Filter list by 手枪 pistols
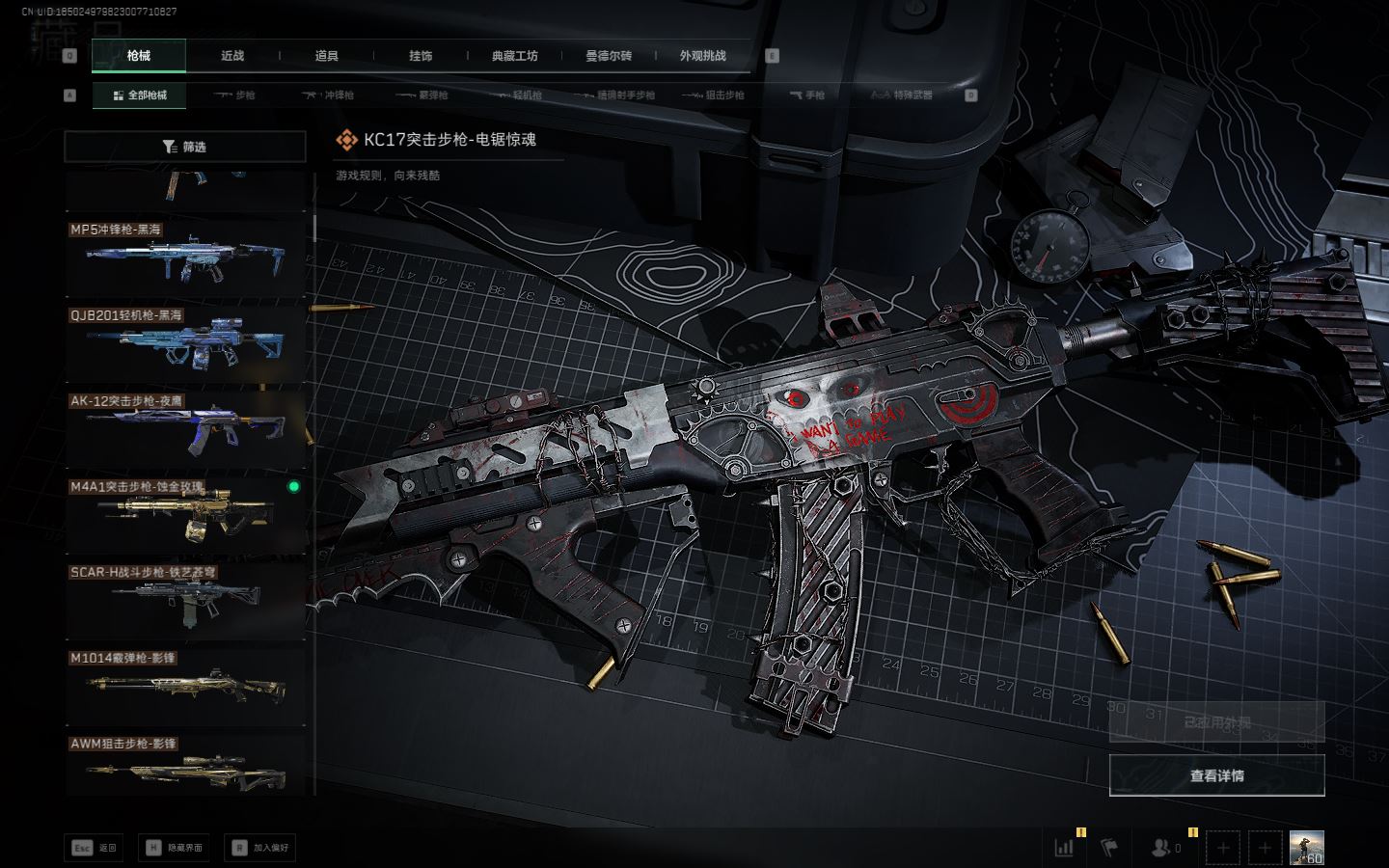This screenshot has height=868, width=1389. click(x=807, y=95)
